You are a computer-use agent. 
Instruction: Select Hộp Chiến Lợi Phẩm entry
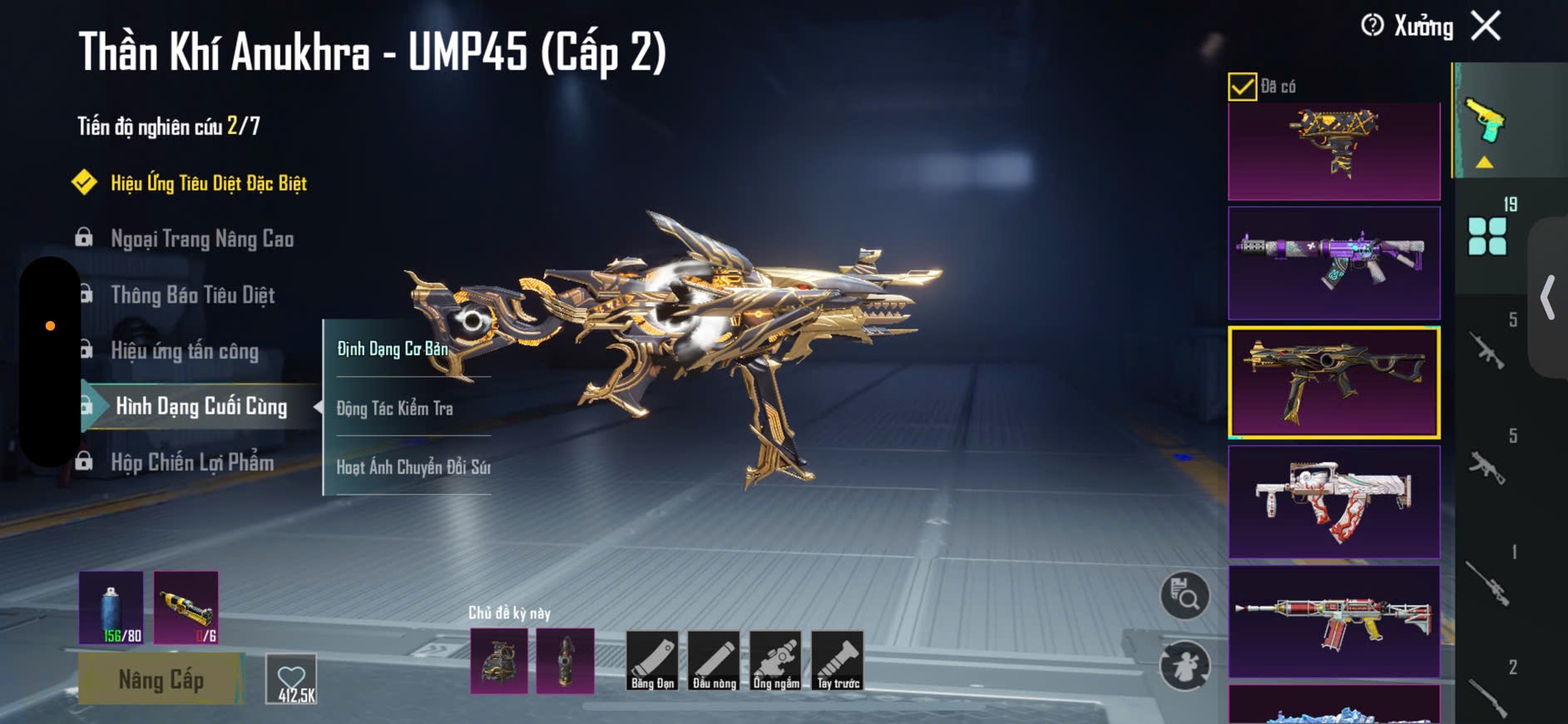[x=192, y=462]
